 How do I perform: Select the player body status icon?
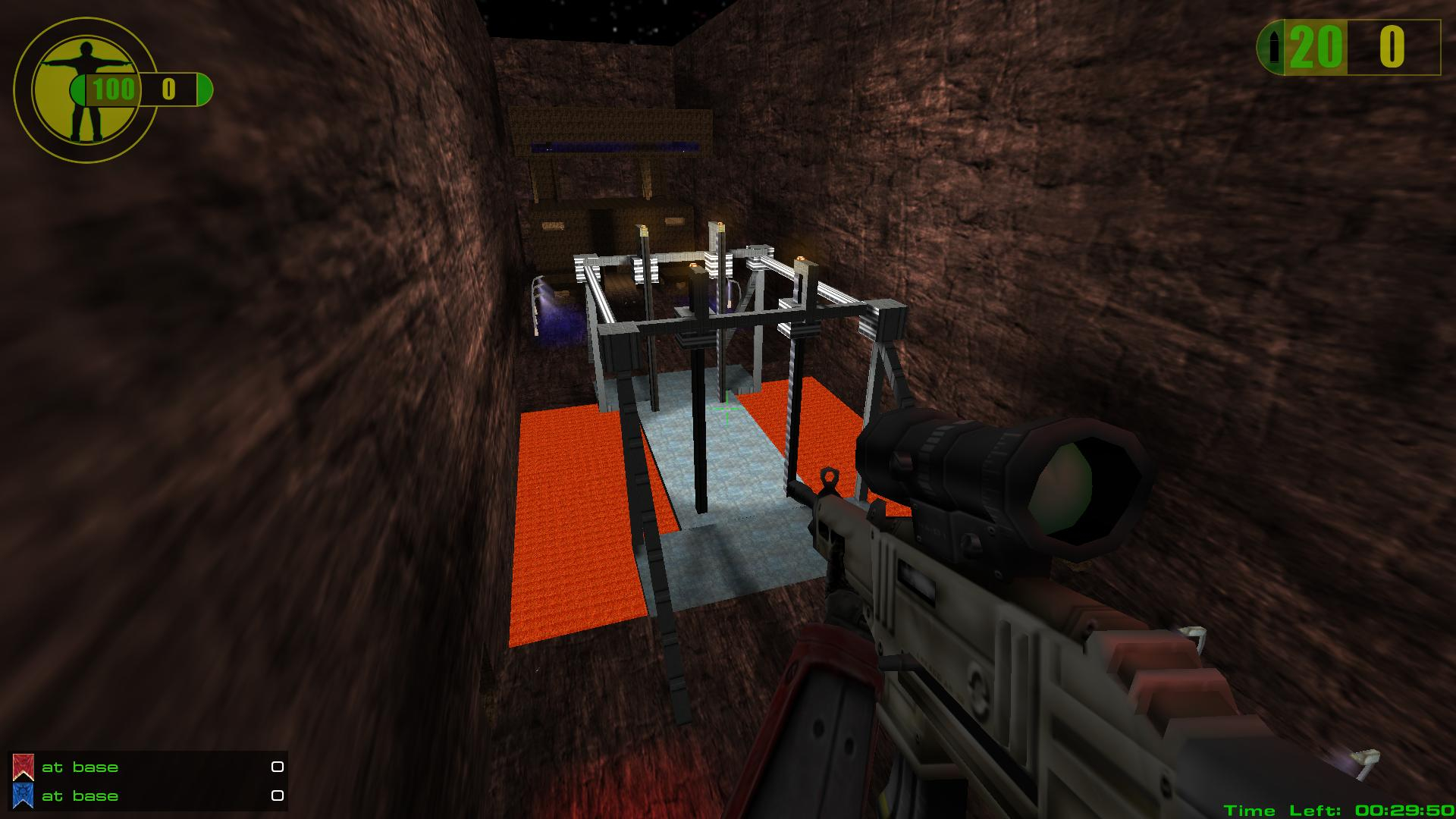[x=85, y=91]
